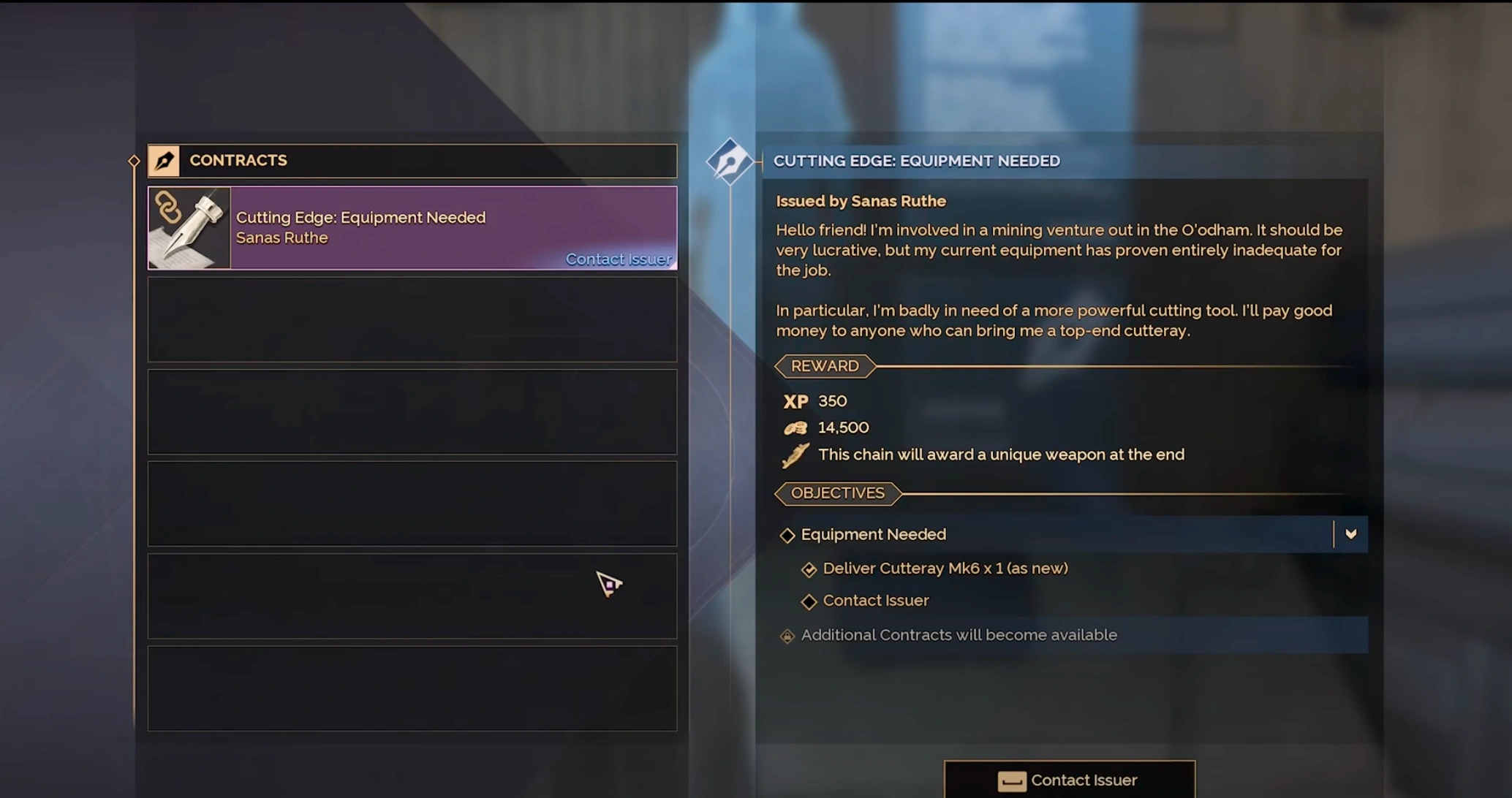1512x798 pixels.
Task: Toggle the Contact Issuer objective diamond
Action: 810,601
